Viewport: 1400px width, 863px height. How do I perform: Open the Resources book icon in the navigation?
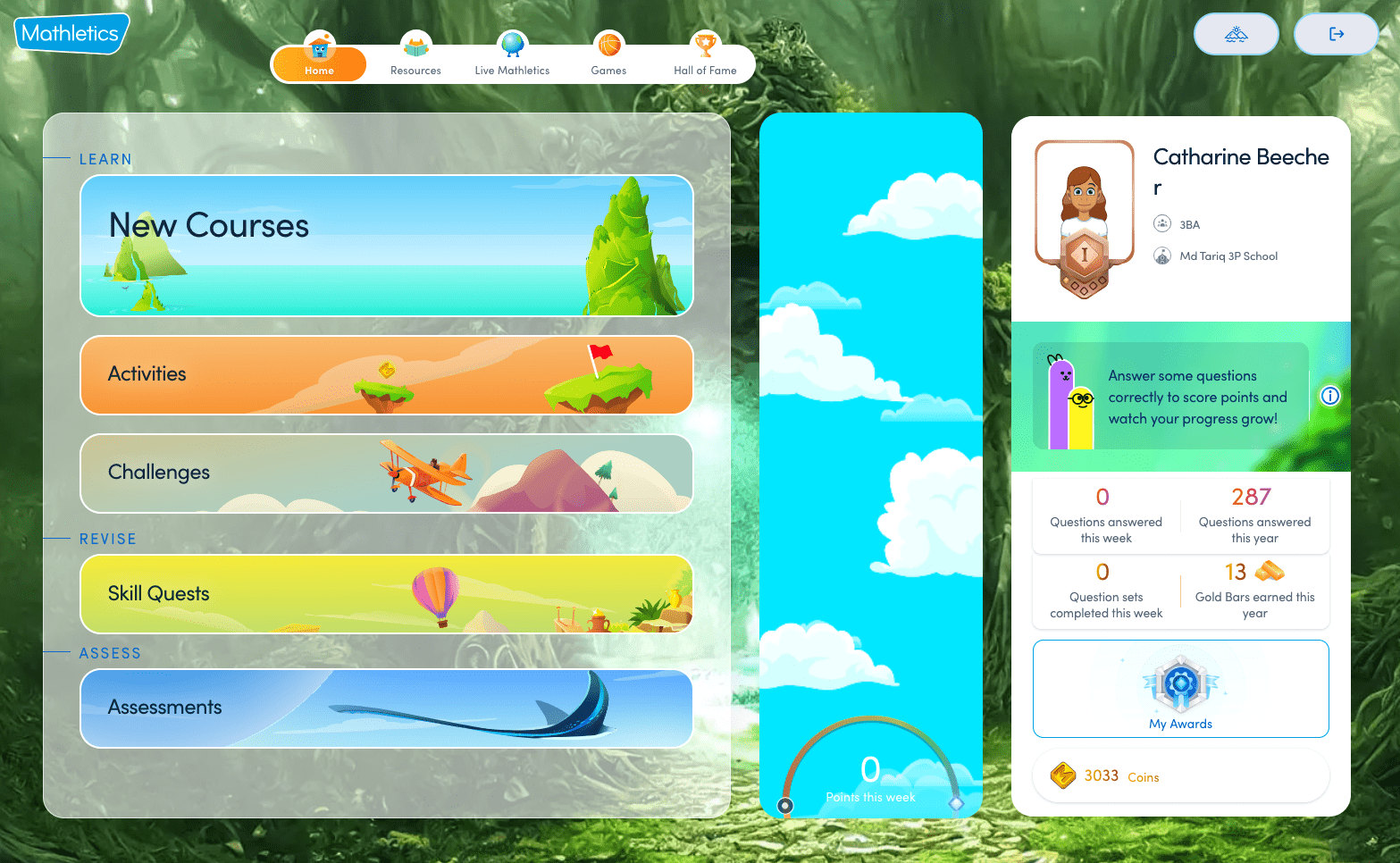(x=415, y=45)
